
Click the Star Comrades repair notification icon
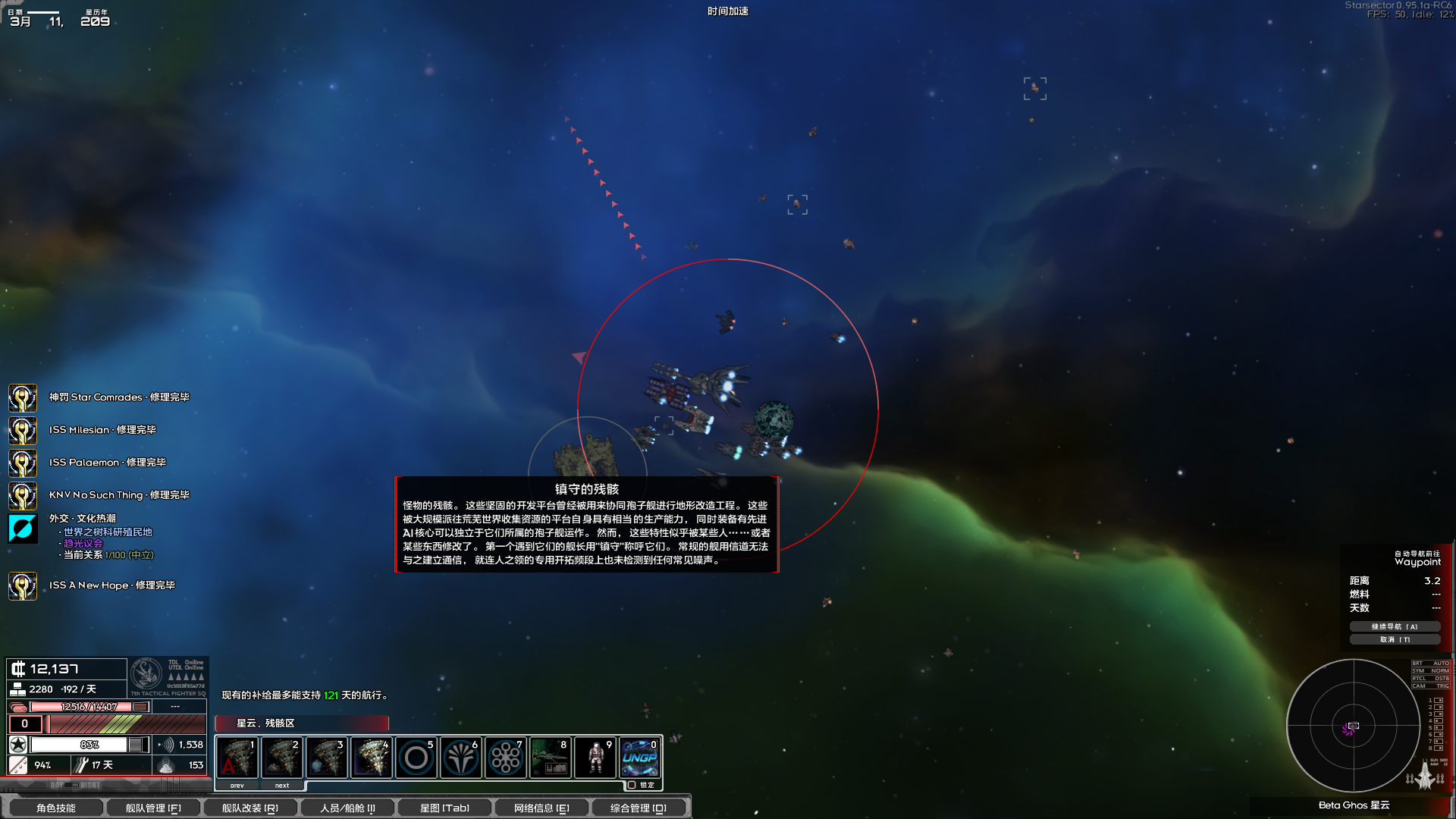[23, 397]
